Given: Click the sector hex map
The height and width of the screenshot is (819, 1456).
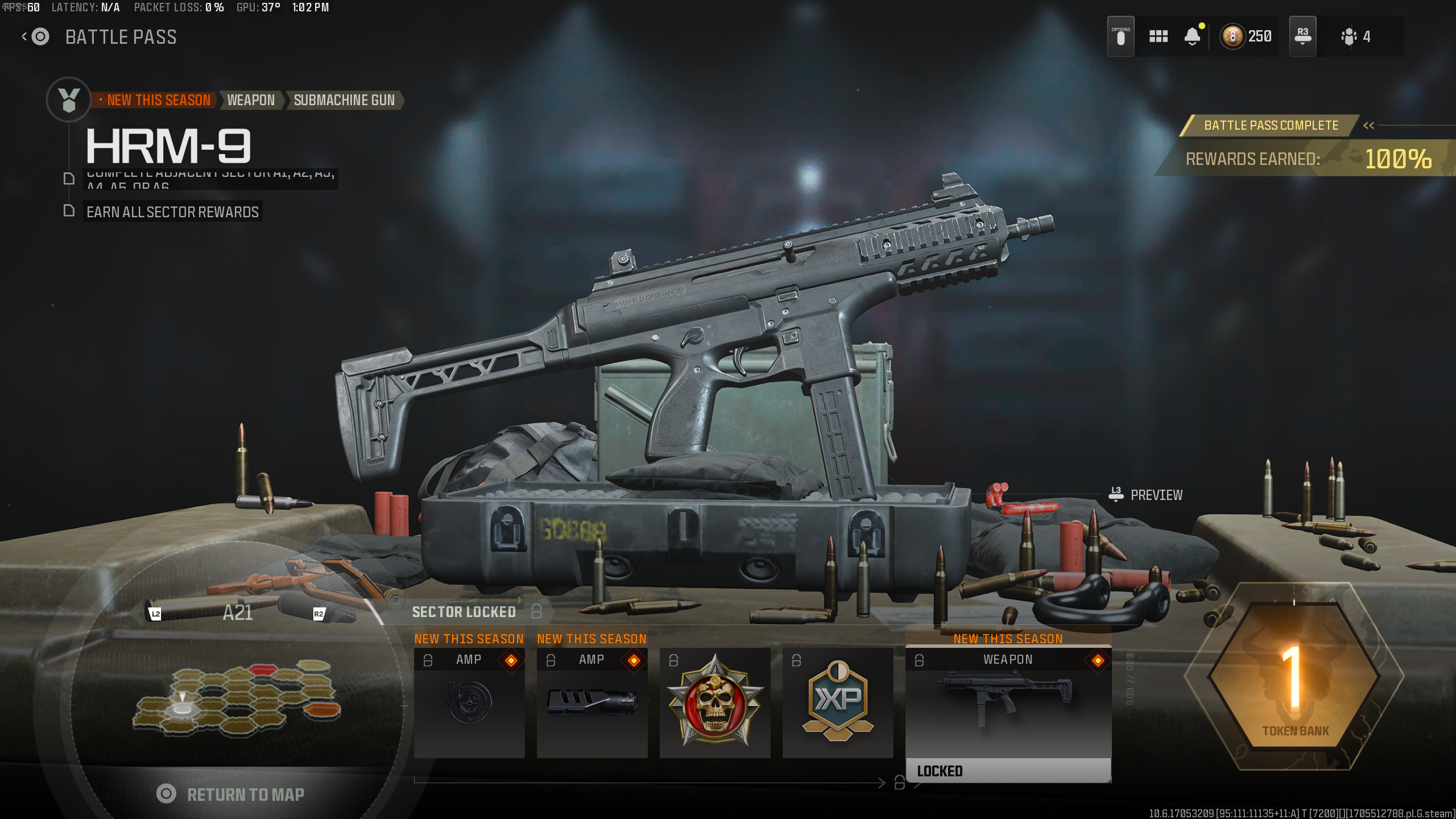Looking at the screenshot, I should [236, 697].
